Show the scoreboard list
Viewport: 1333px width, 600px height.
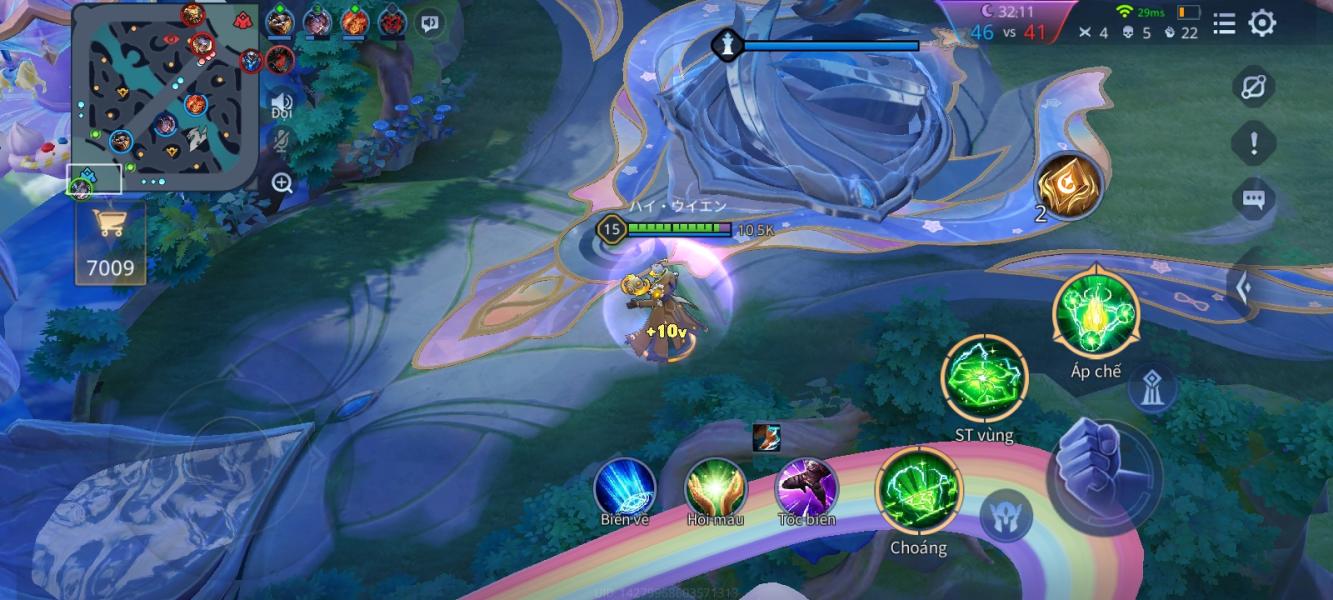click(1224, 24)
